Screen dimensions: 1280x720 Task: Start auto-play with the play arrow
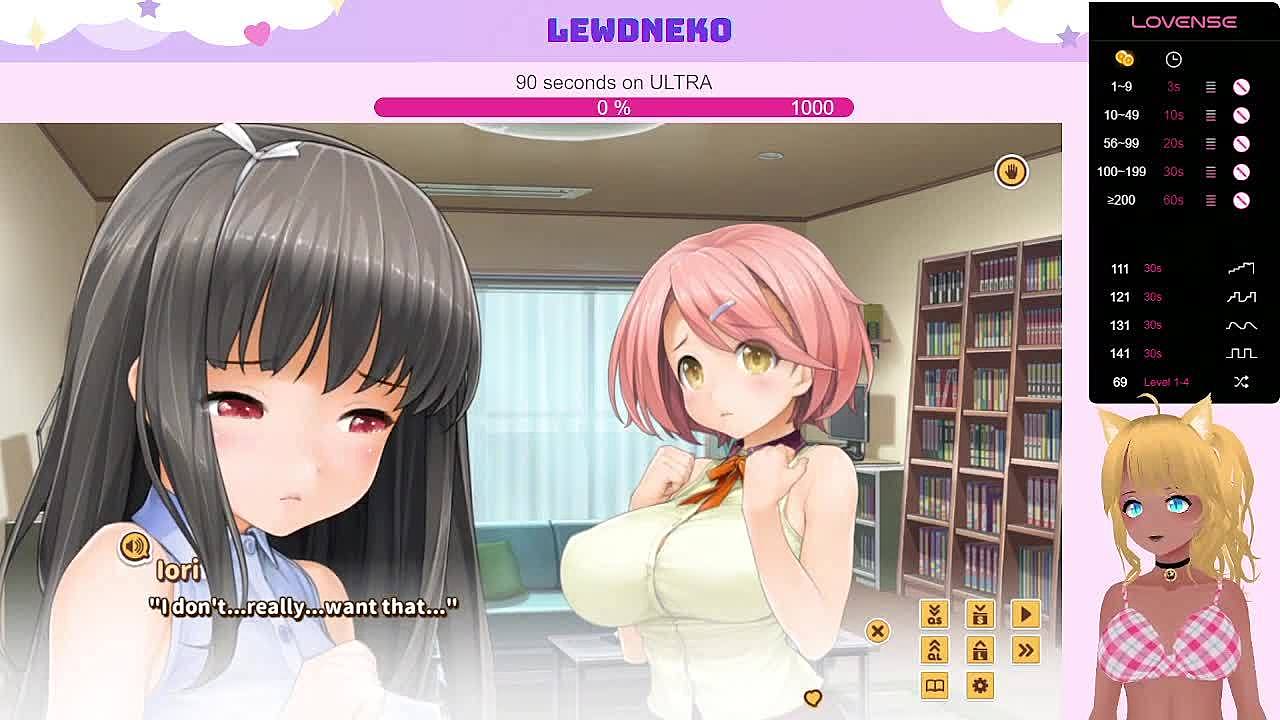[1025, 614]
